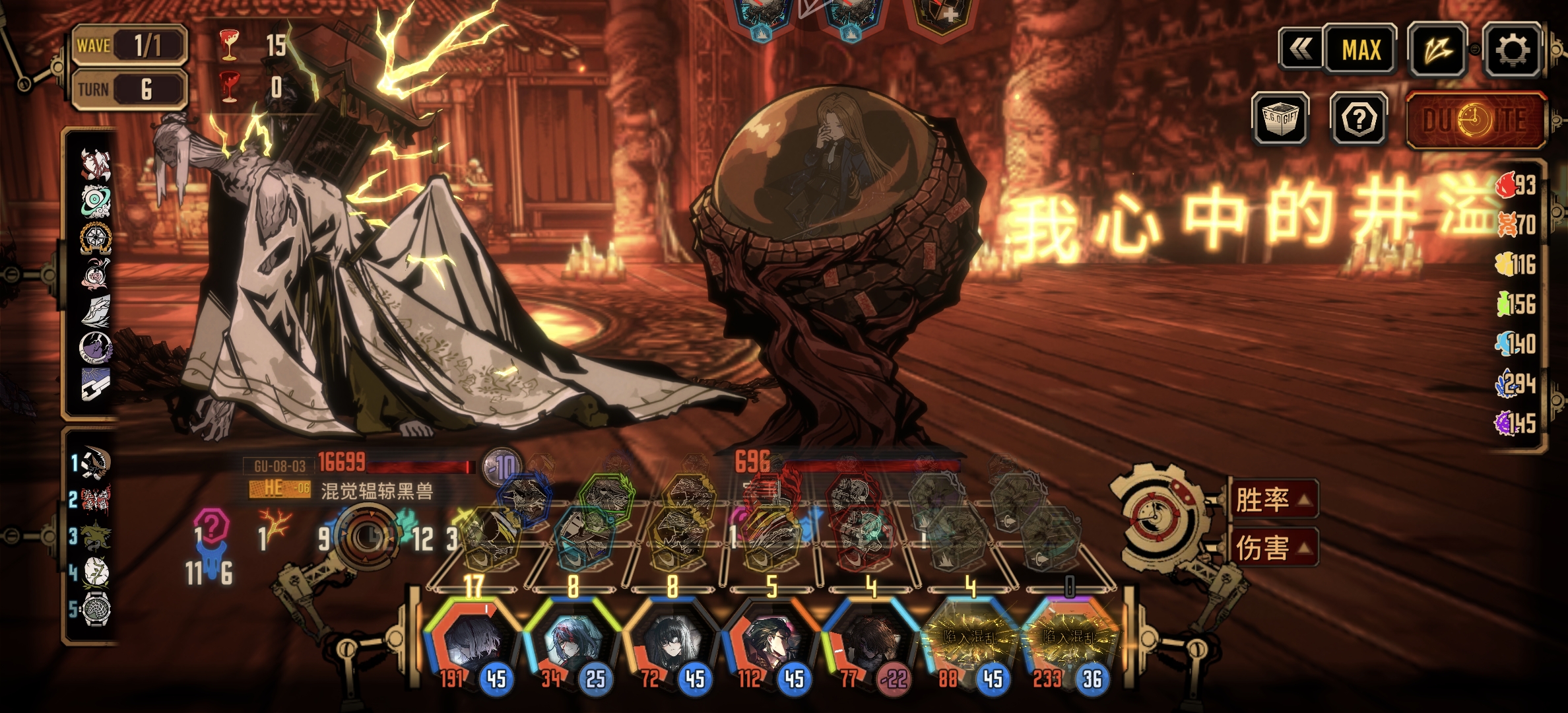Viewport: 1568px width, 713px height.
Task: Select the 胜率 win rate auto-option
Action: pyautogui.click(x=1272, y=499)
